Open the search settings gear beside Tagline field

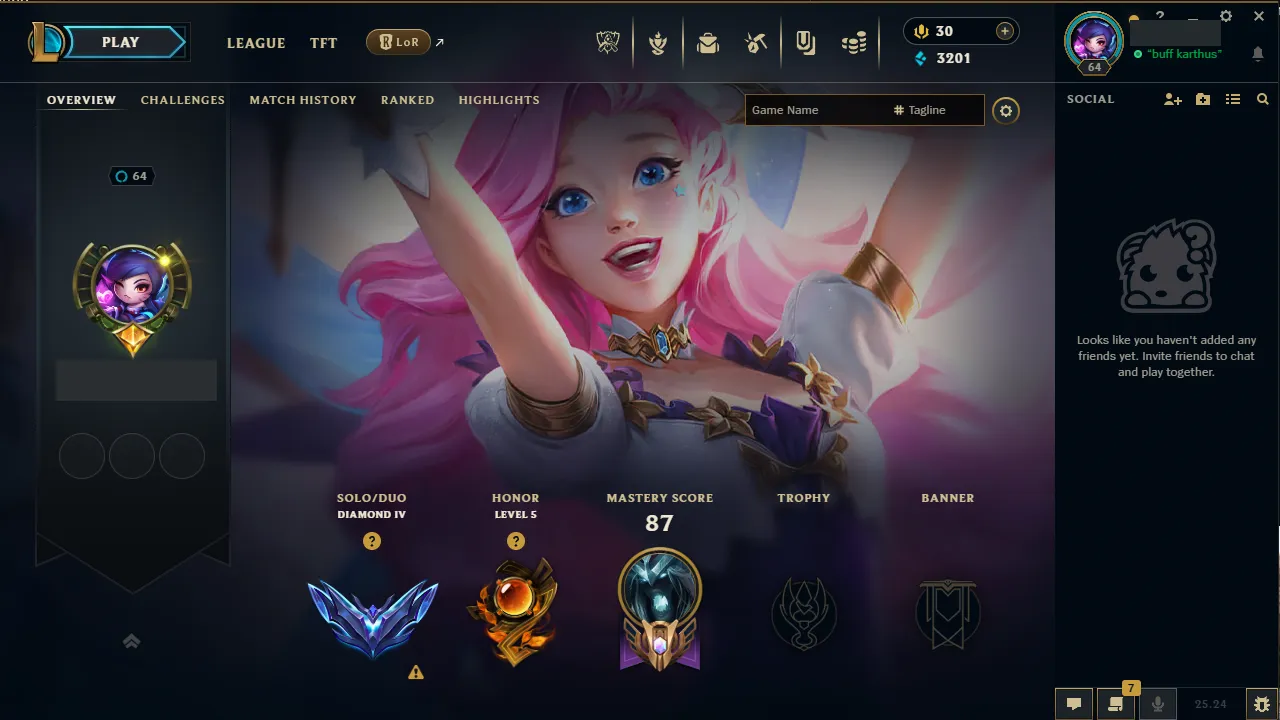1006,110
